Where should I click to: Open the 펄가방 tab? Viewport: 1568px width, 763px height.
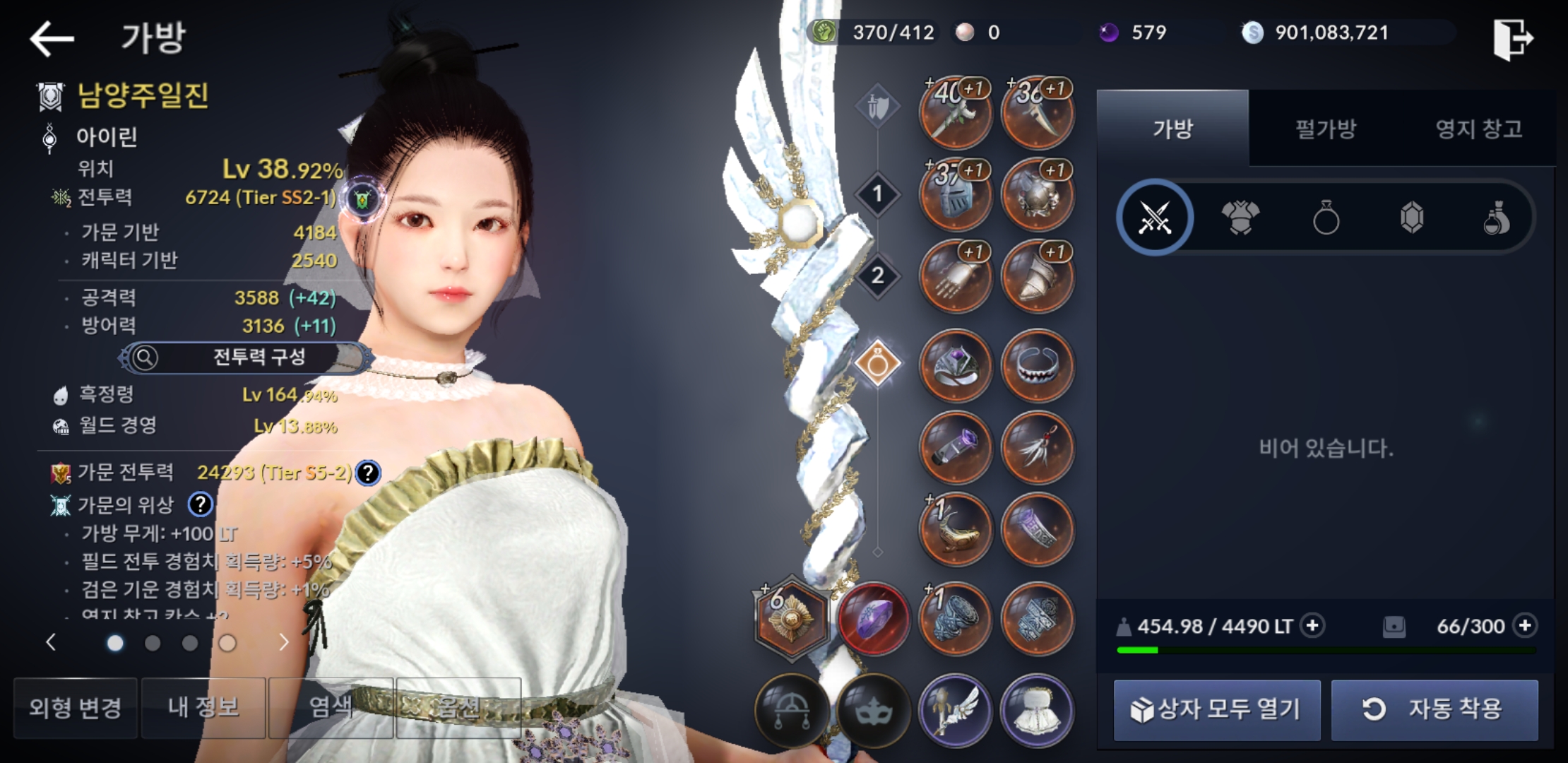(1325, 129)
